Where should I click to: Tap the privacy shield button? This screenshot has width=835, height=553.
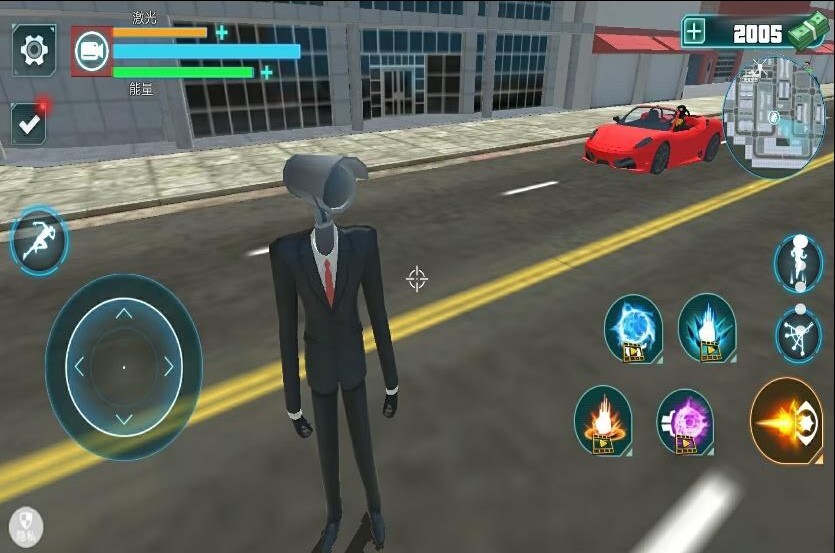click(x=25, y=526)
